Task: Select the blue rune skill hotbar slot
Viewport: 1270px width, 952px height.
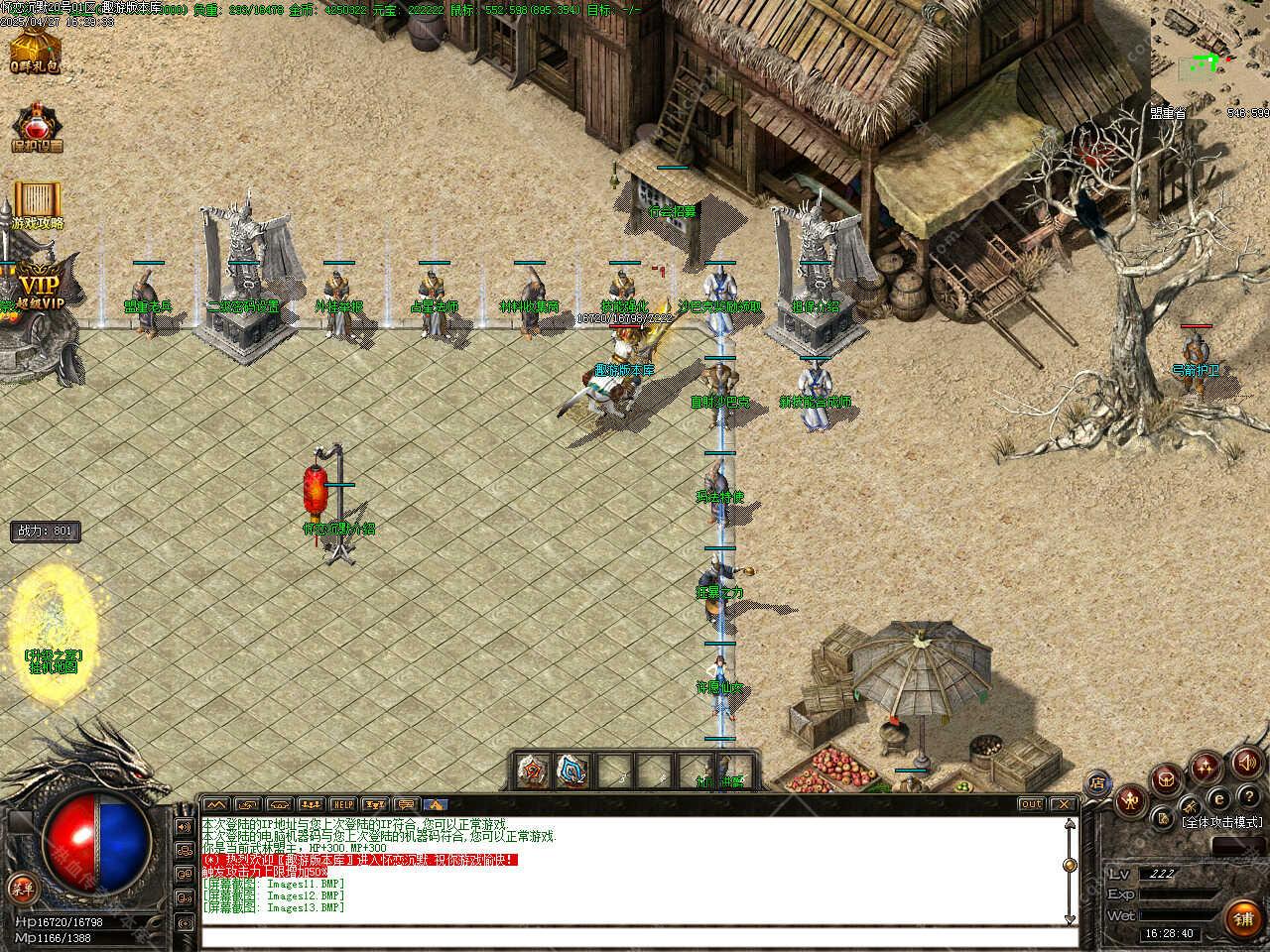Action: coord(571,770)
